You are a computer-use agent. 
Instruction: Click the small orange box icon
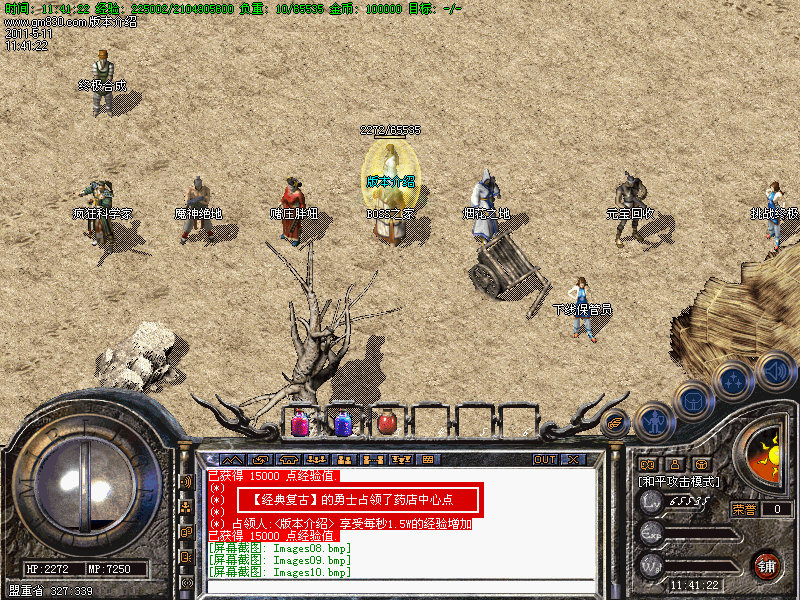(x=701, y=464)
